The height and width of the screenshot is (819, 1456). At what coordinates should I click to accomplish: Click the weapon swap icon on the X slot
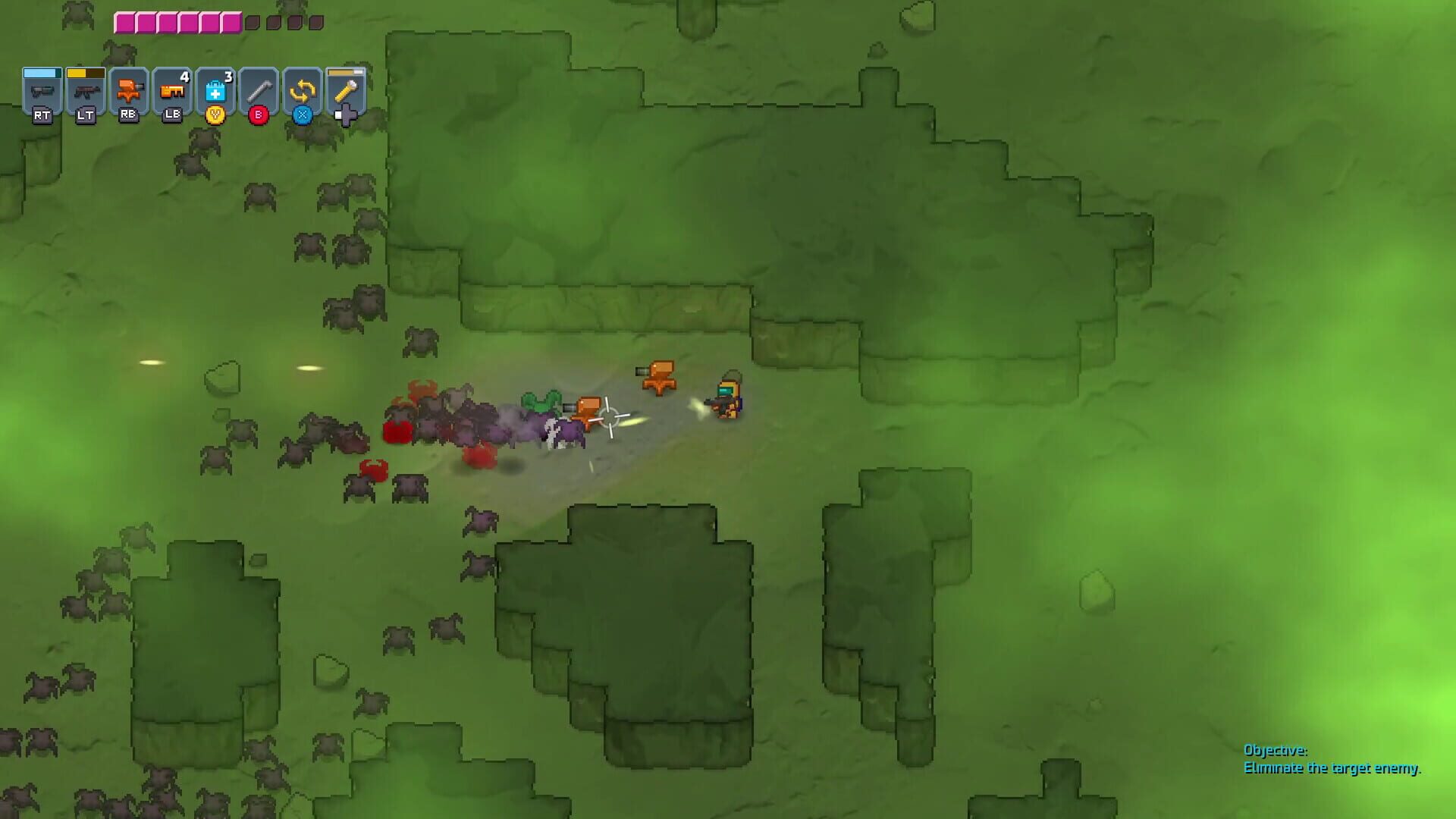coord(301,89)
